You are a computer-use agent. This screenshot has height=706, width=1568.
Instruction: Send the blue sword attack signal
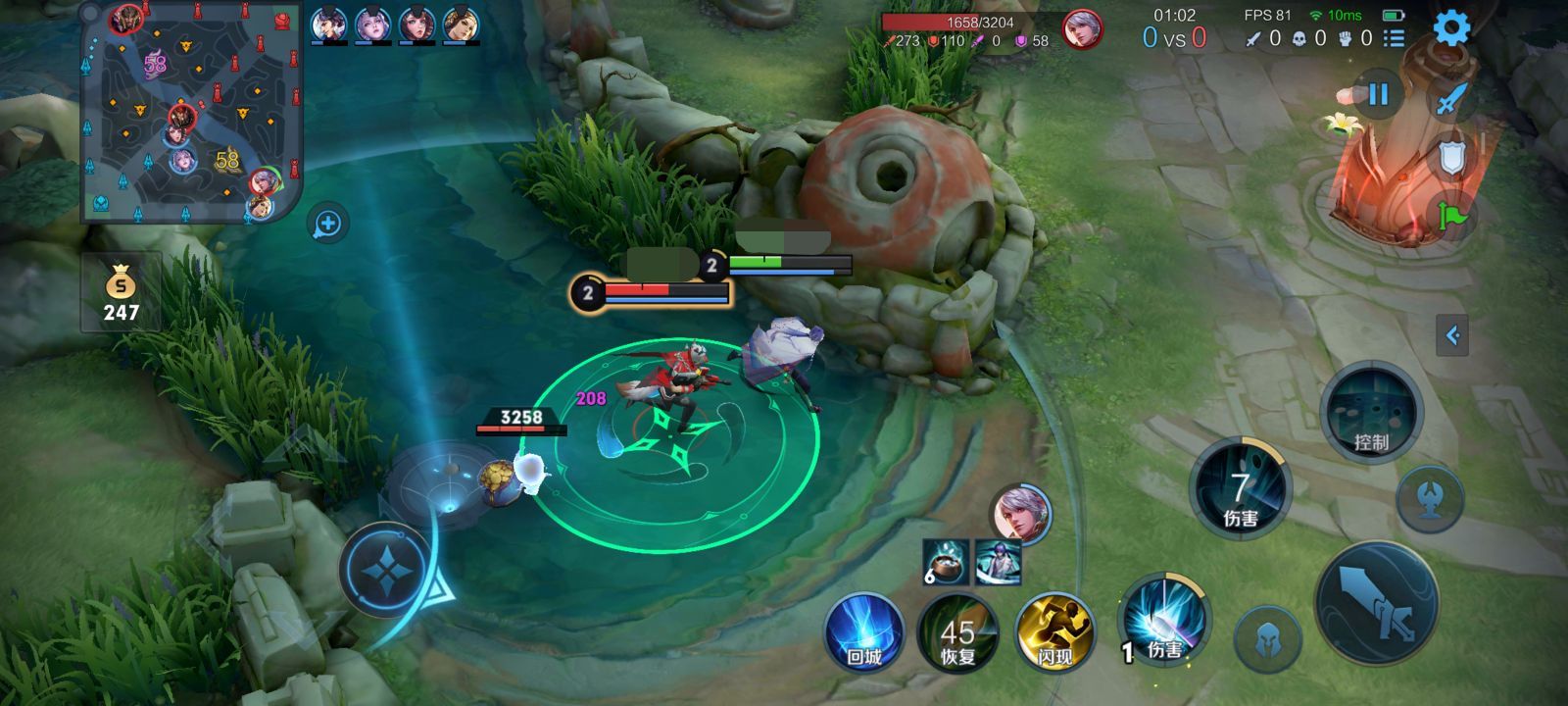point(1451,98)
